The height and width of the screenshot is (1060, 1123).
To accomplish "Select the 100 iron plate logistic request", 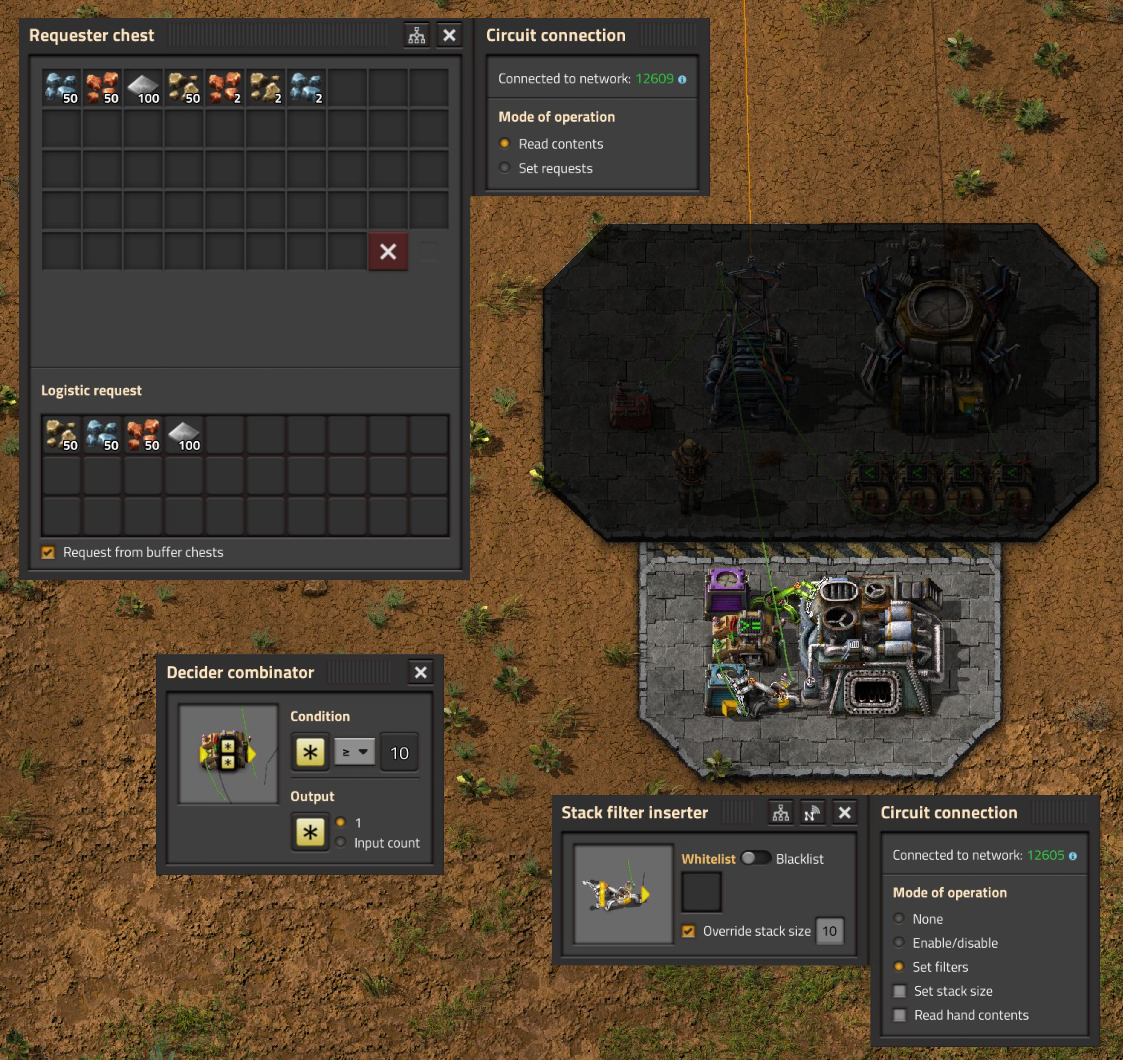I will [184, 435].
